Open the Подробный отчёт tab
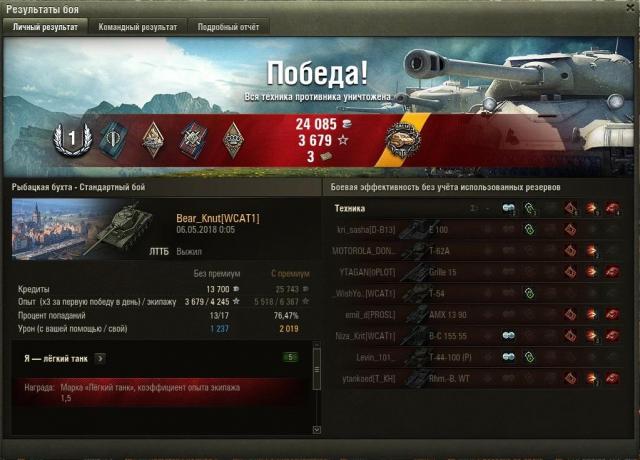Viewport: 640px width, 460px height. 226,27
